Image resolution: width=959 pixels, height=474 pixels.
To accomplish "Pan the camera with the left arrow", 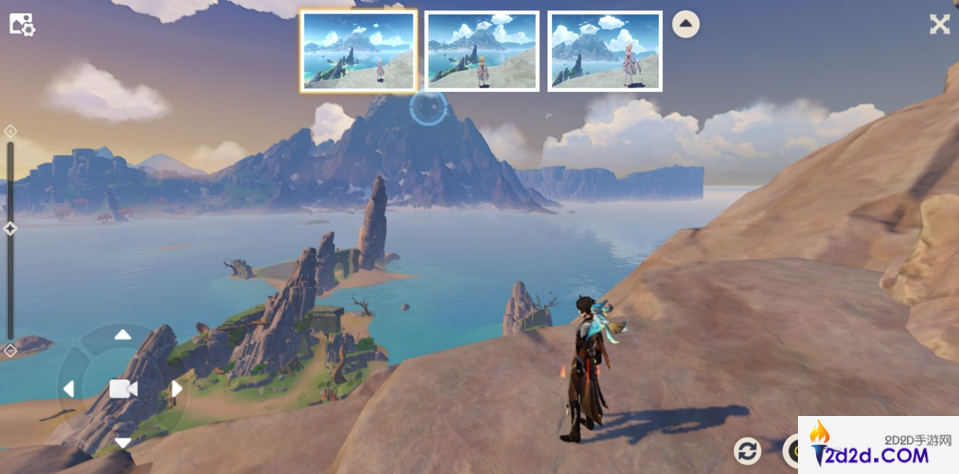I will click(68, 389).
